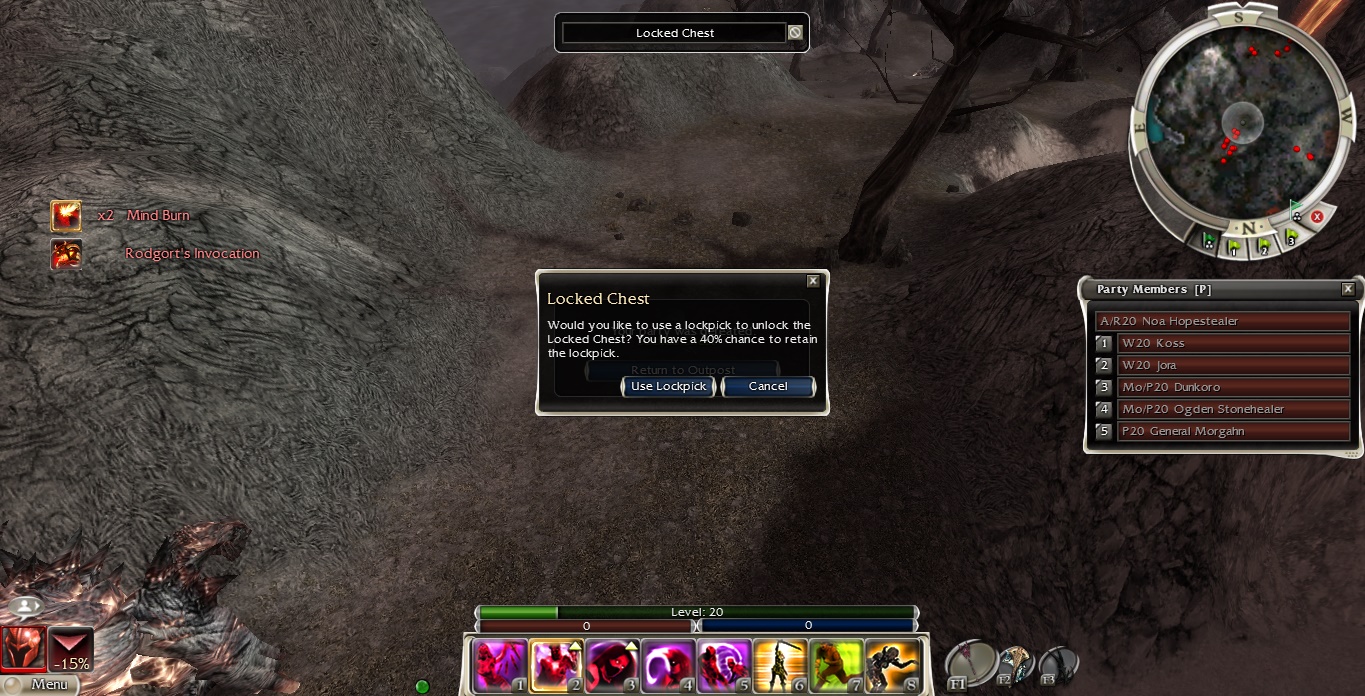
Task: Confirm Use Lockpick on the chest
Action: coord(668,387)
